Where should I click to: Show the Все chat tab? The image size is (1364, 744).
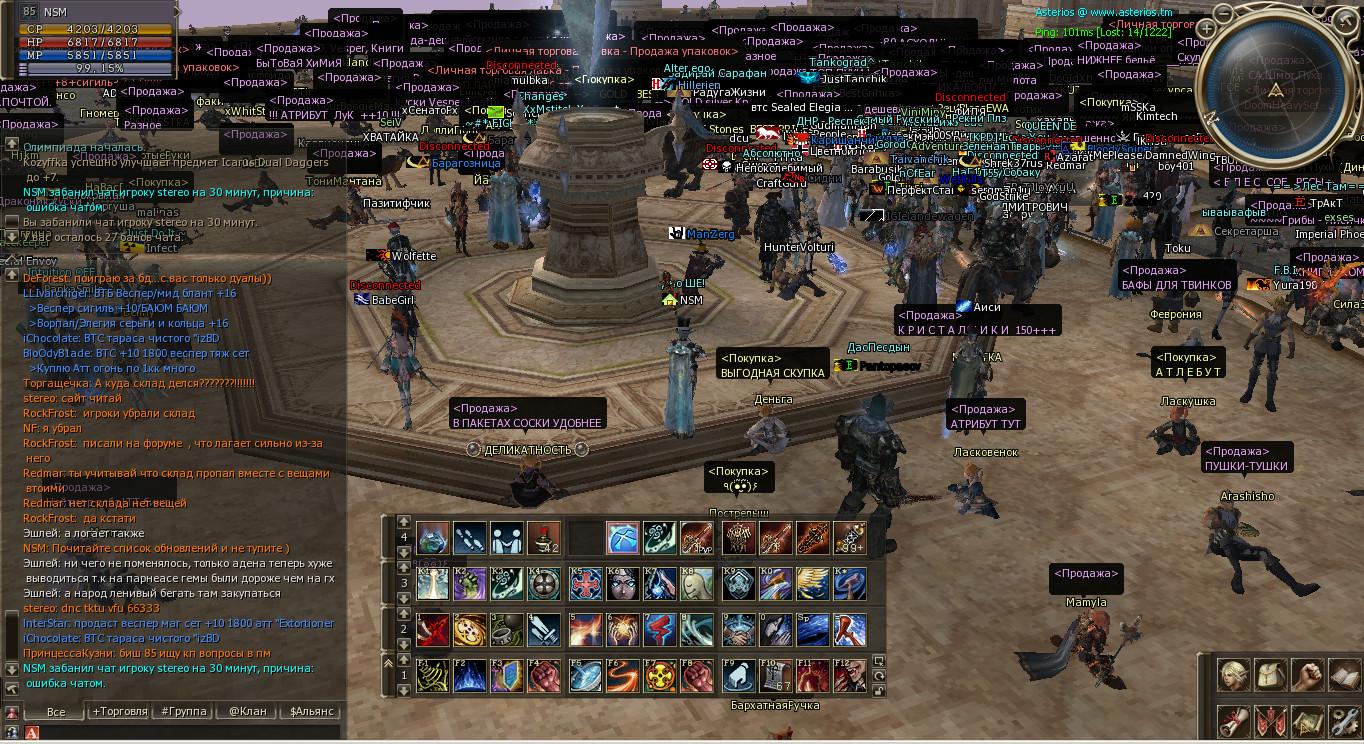(56, 711)
